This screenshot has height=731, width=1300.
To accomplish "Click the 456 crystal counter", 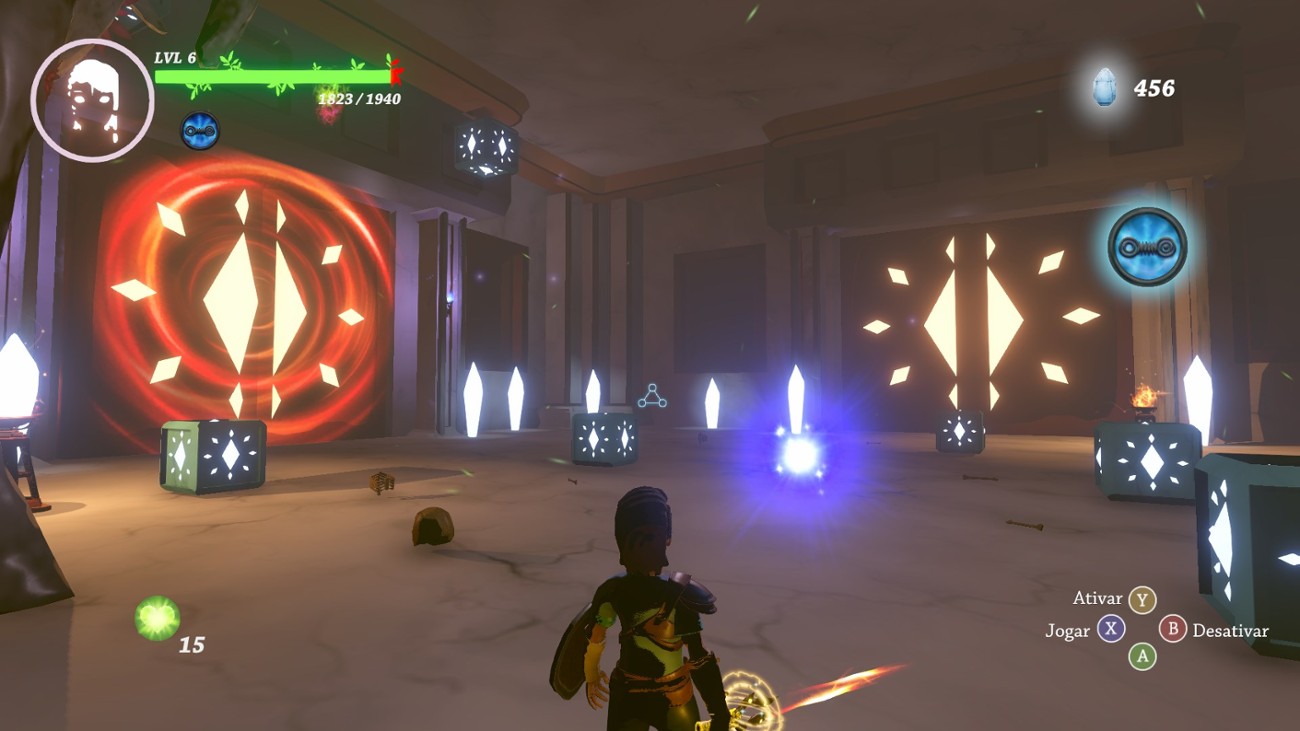I will (1155, 88).
